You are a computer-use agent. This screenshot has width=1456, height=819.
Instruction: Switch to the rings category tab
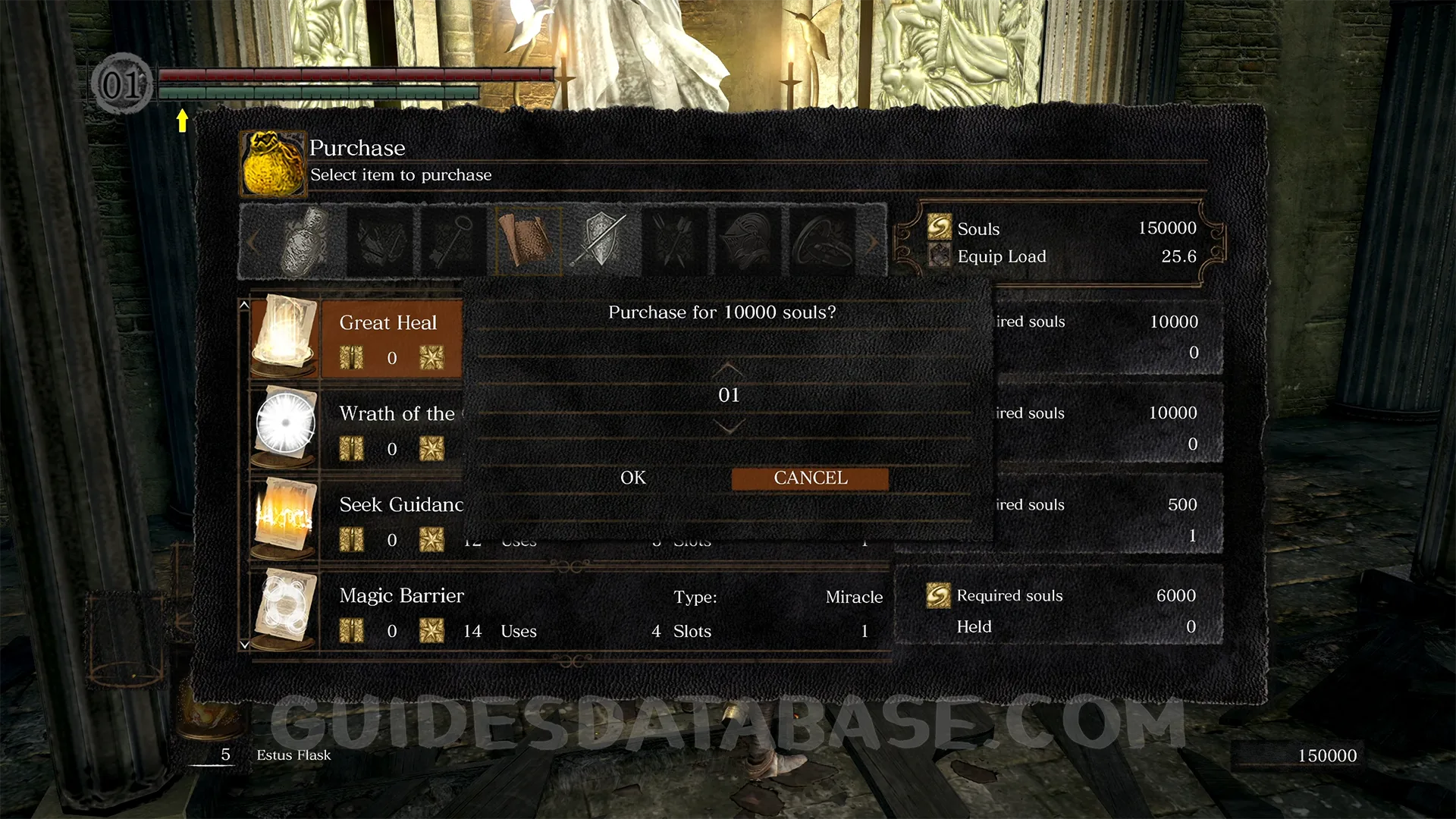[x=823, y=240]
